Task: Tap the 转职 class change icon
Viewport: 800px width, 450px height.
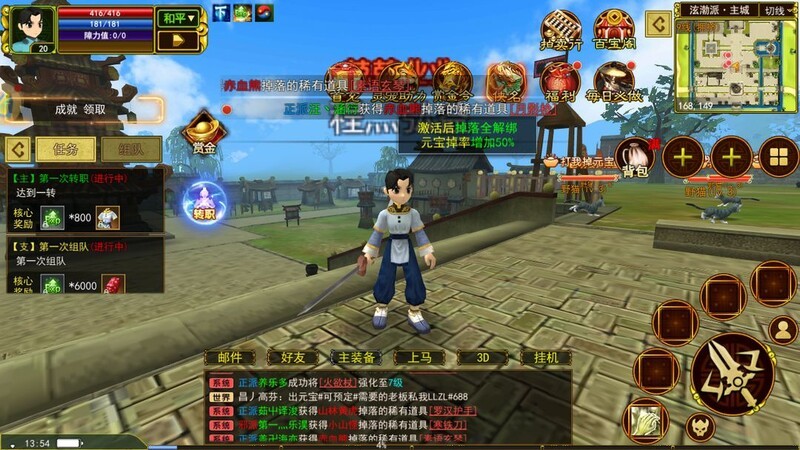Action: [x=204, y=200]
